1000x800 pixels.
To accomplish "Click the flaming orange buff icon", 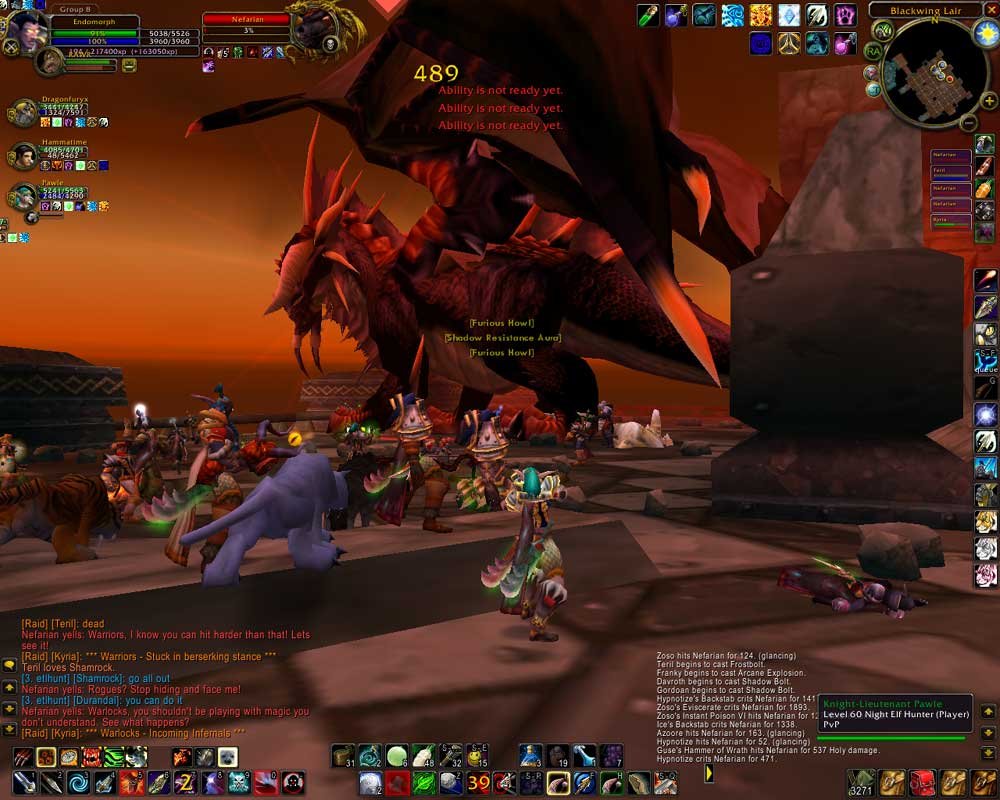I will point(762,15).
